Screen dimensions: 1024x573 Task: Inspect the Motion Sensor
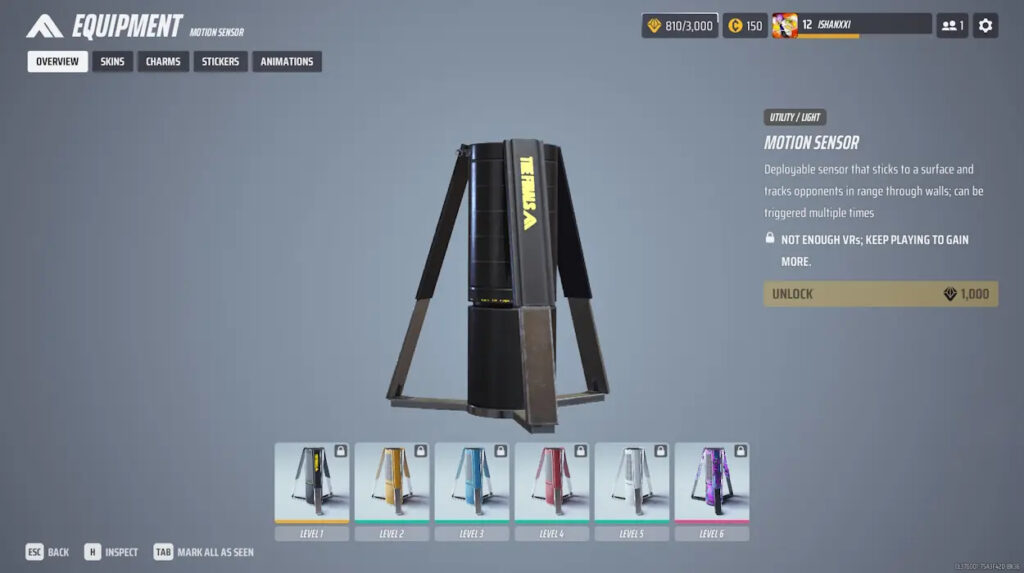[x=111, y=552]
